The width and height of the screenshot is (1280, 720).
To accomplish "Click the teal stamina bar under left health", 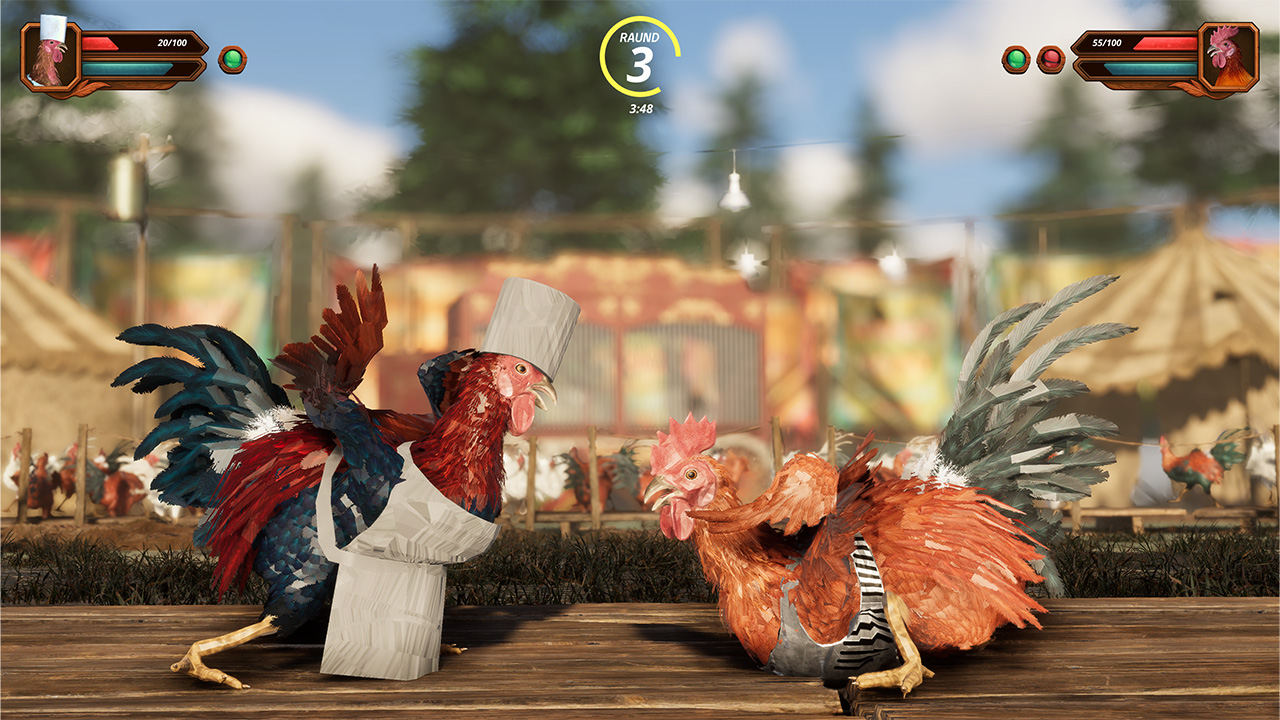I will pos(125,69).
